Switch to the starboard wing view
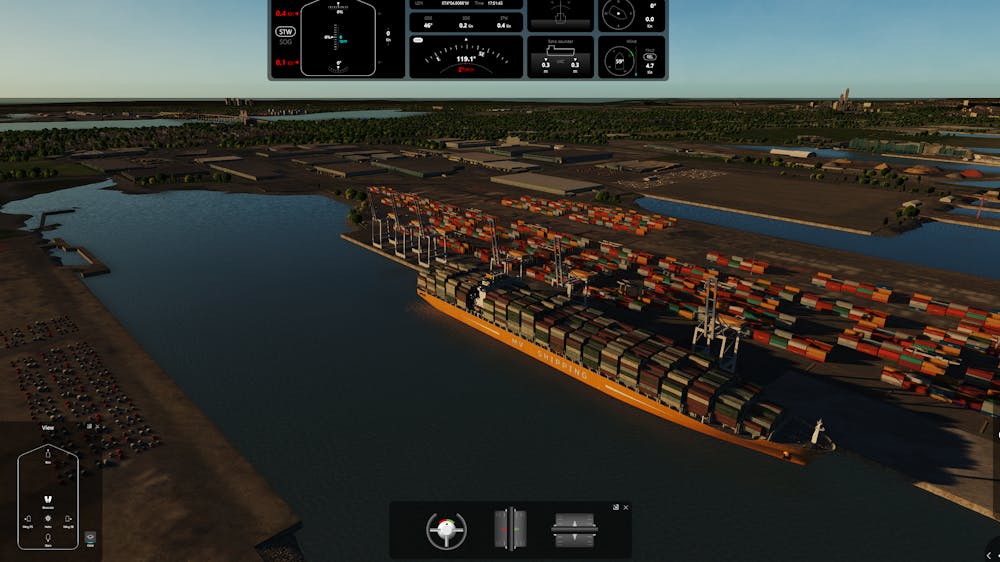 [69, 520]
